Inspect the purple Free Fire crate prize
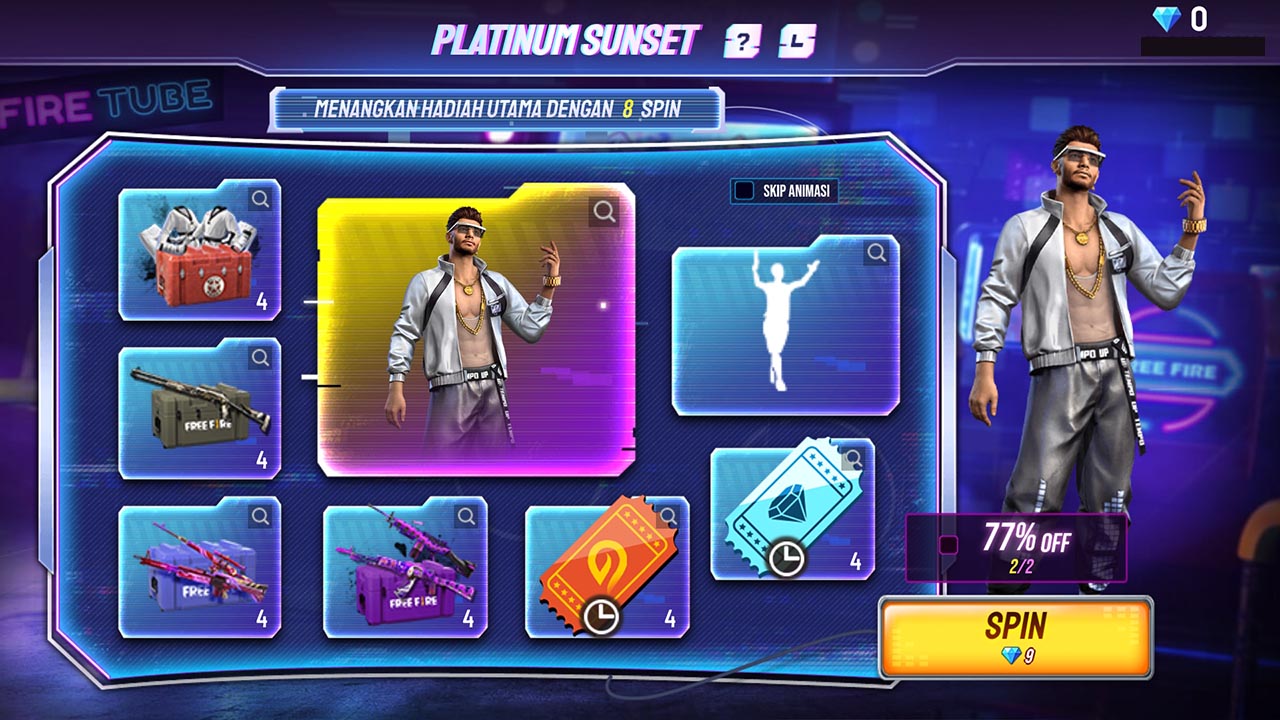 tap(467, 515)
